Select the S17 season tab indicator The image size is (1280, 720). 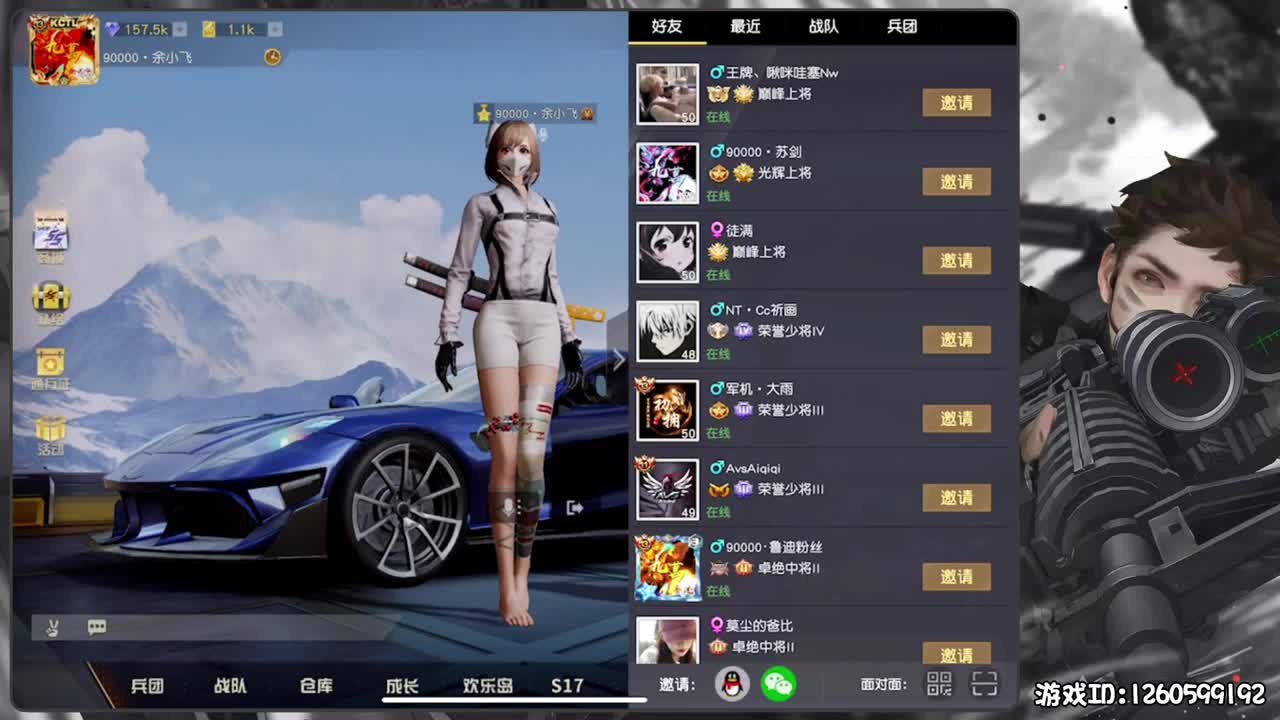[567, 686]
